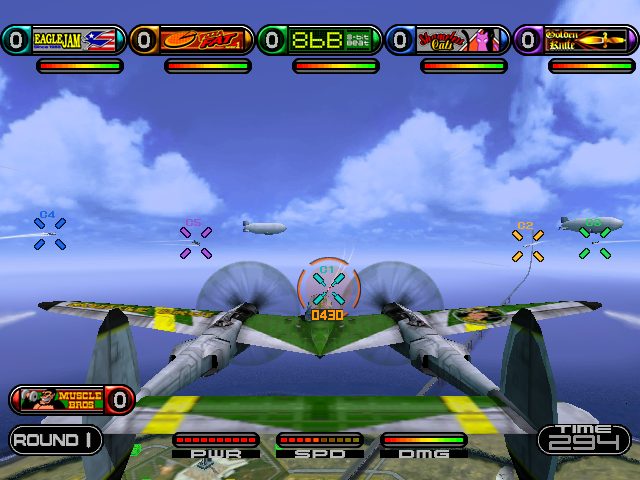640x480 pixels.
Task: Select the Eagle Jam team badge
Action: (x=76, y=40)
